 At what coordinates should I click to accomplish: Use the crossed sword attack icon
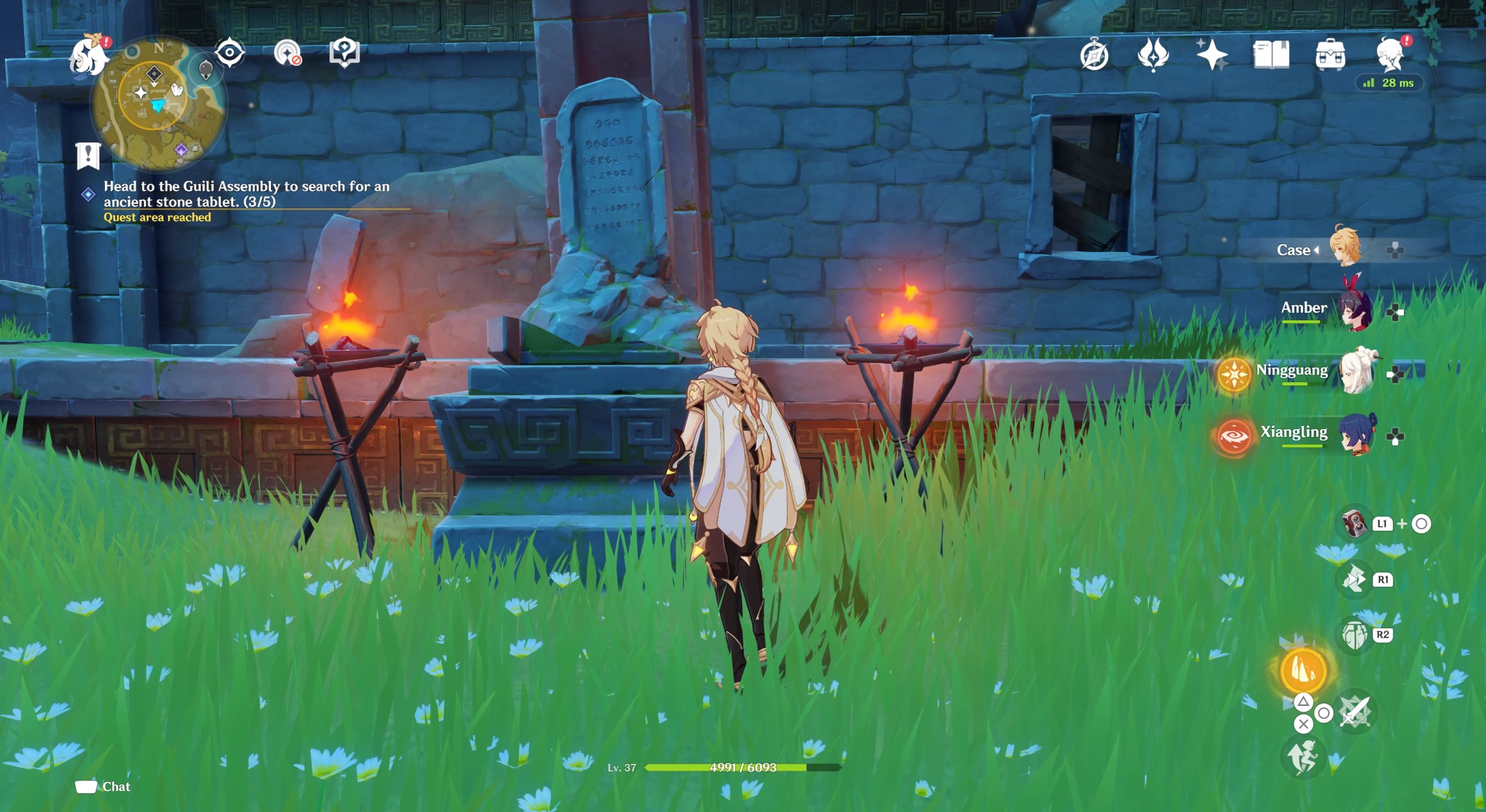point(1355,712)
